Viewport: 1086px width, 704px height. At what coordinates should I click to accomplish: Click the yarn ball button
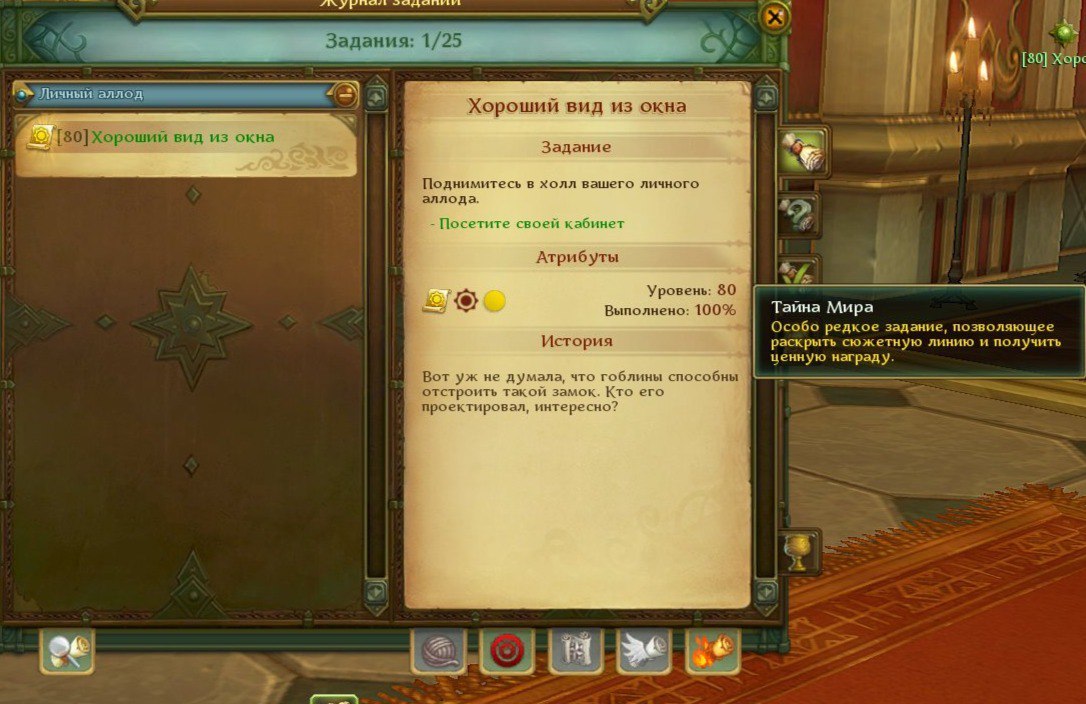click(439, 652)
